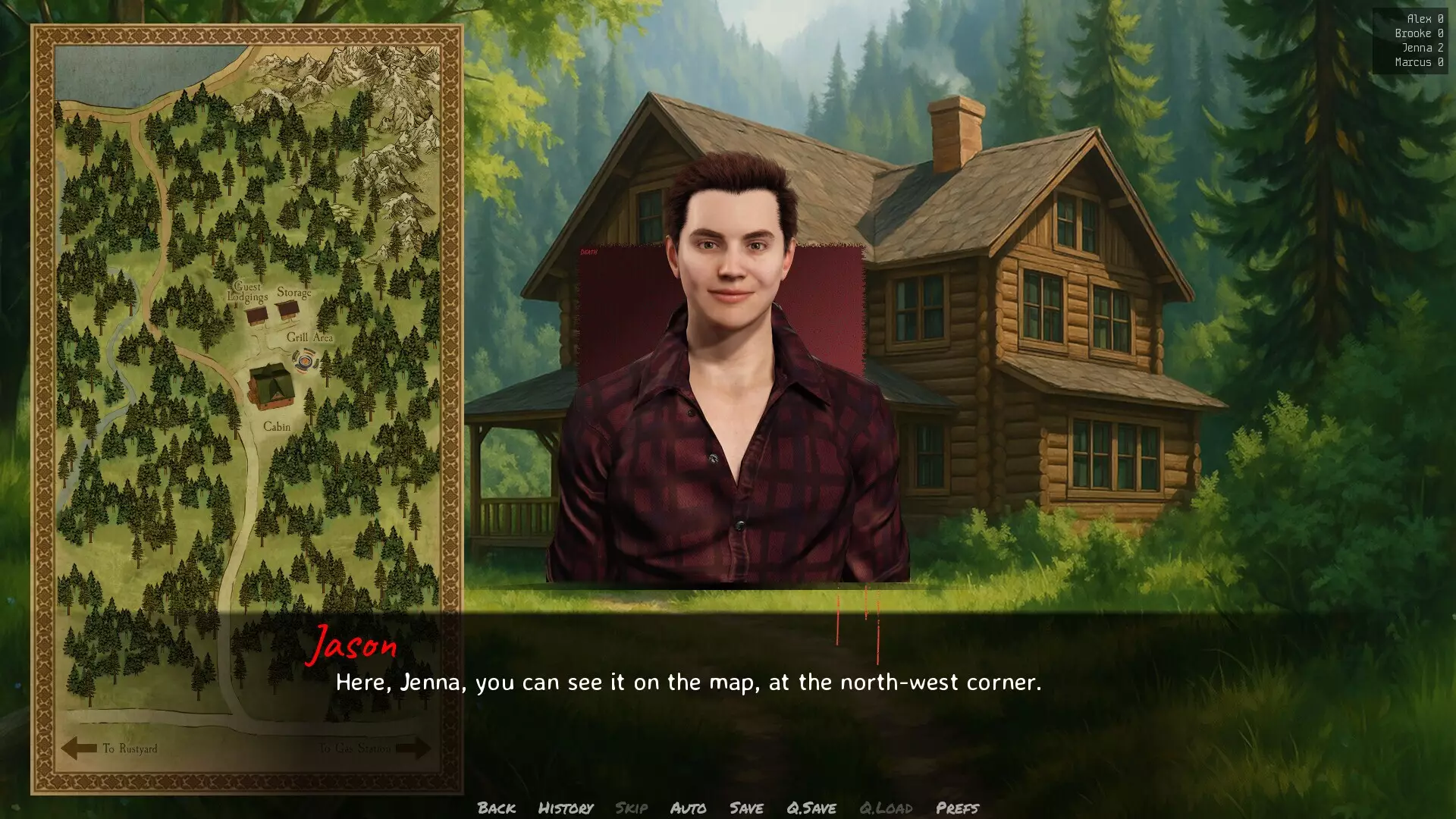Select the Grill Area map marker
The height and width of the screenshot is (819, 1456).
(304, 361)
